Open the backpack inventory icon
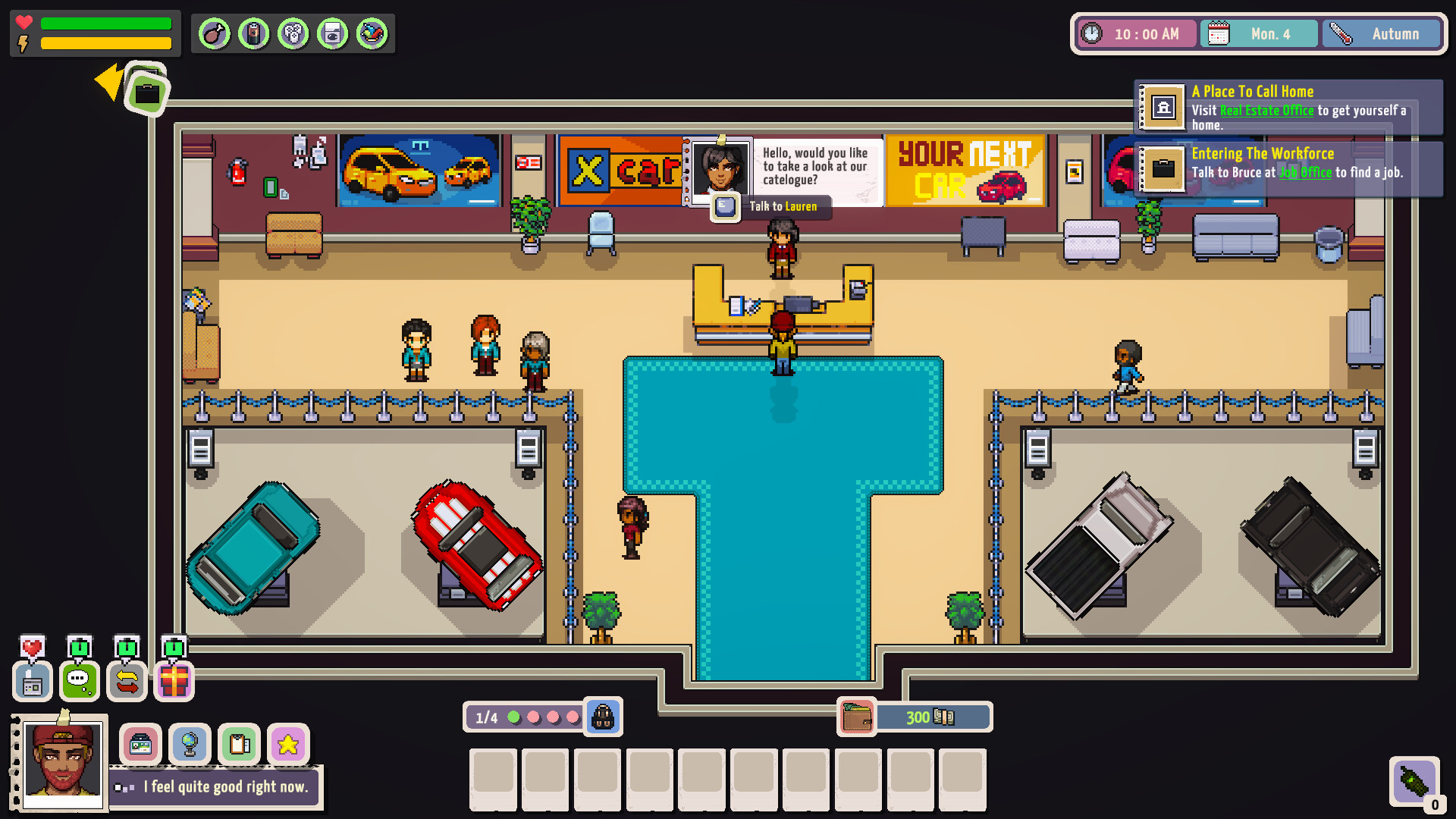Image resolution: width=1456 pixels, height=819 pixels. (x=603, y=717)
